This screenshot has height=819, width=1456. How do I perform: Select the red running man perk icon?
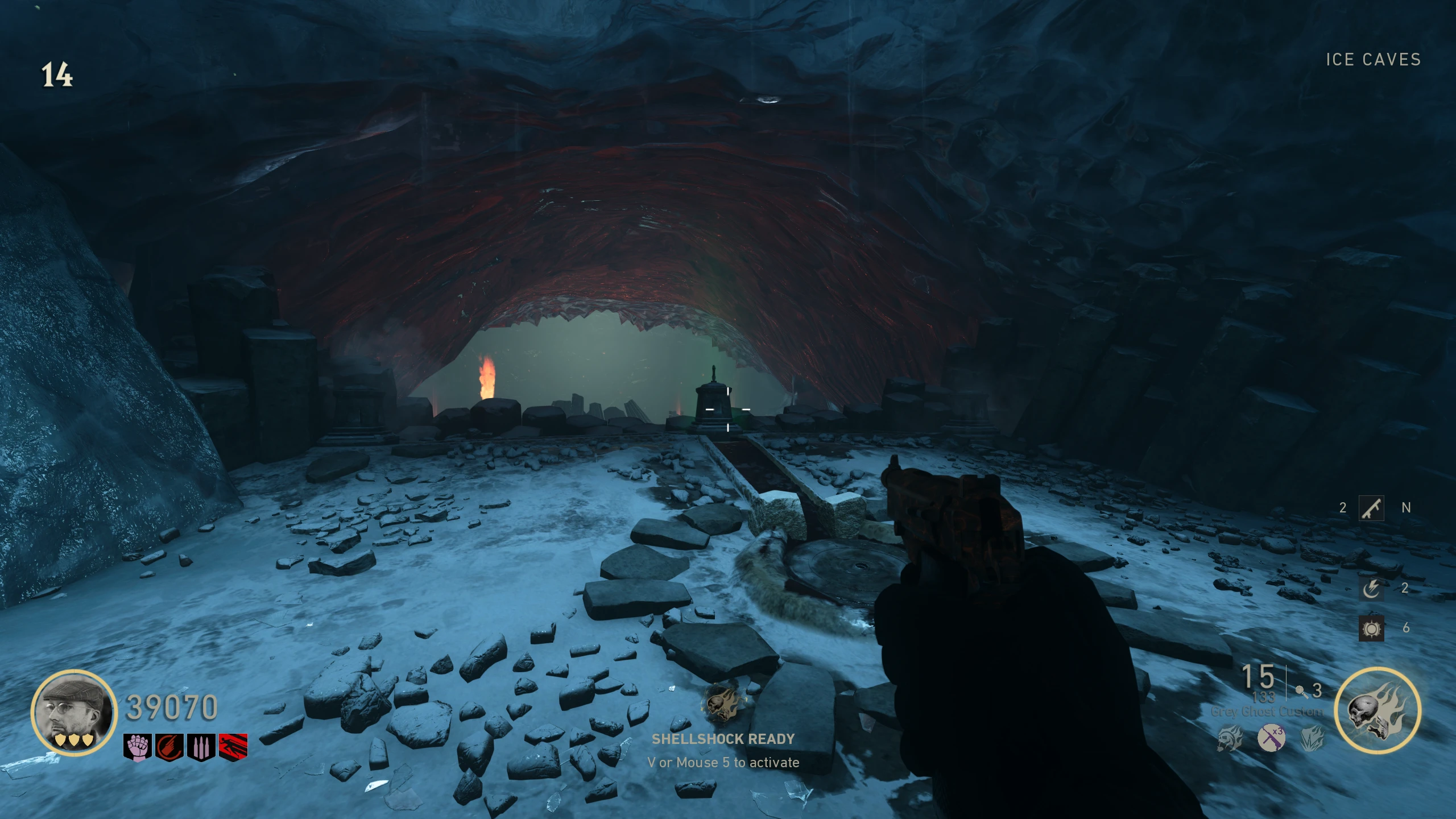233,747
